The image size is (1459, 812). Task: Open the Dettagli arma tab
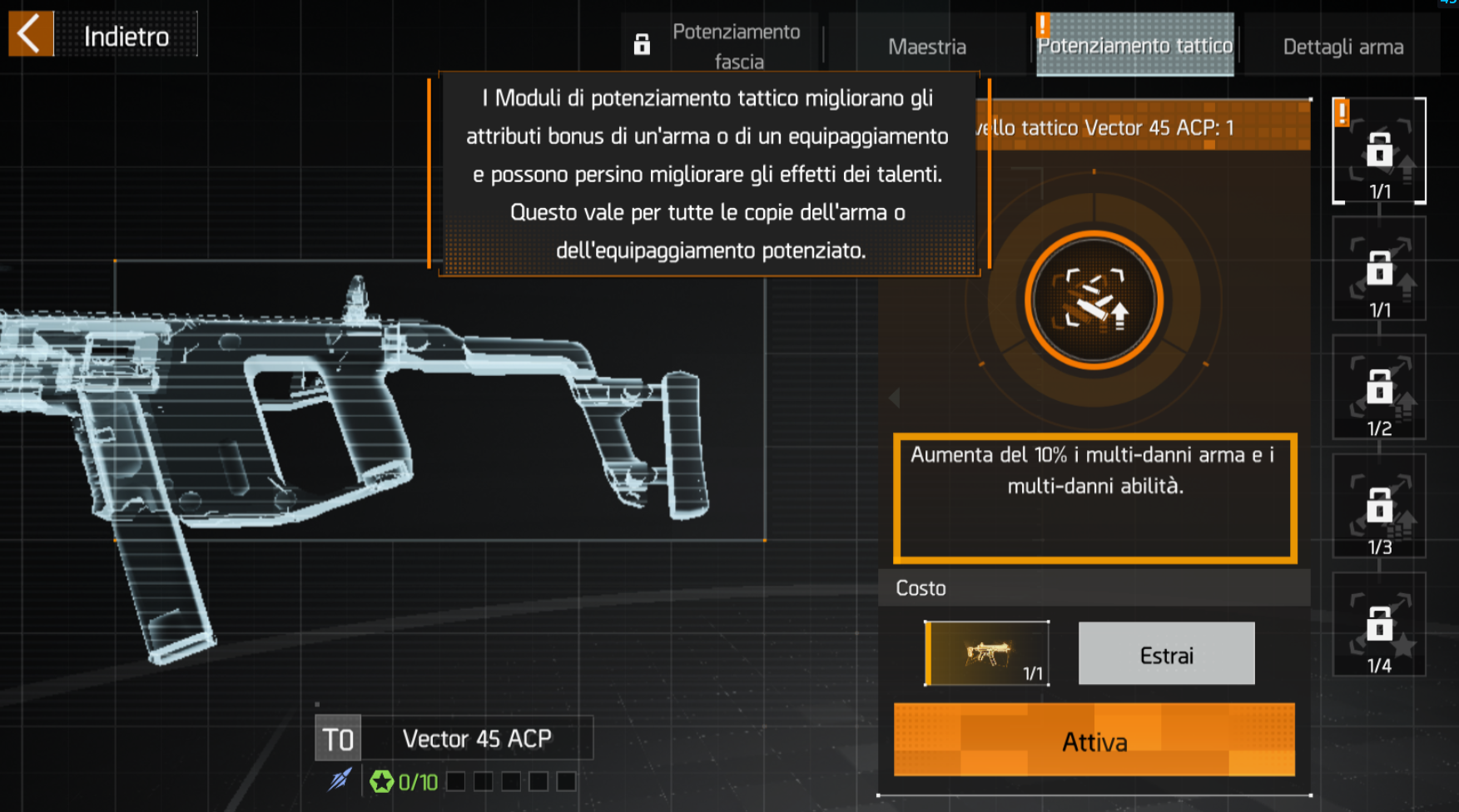click(x=1342, y=47)
